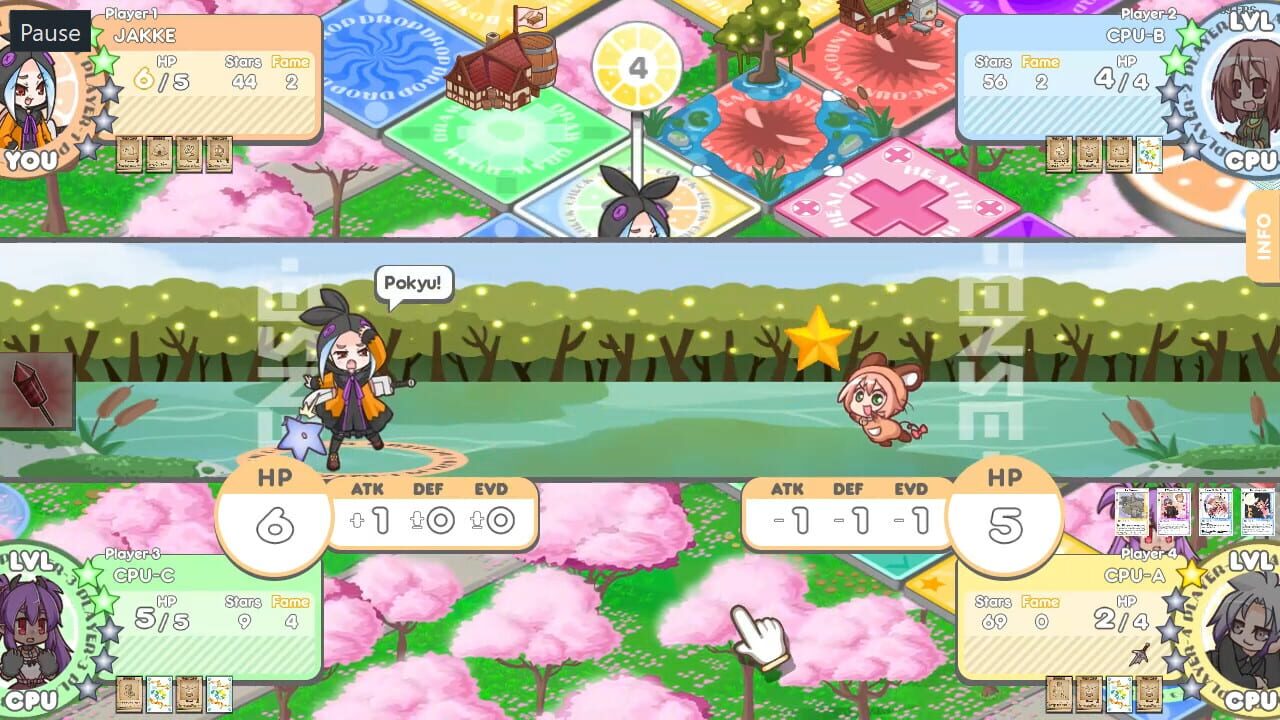Toggle the gold star next to CPU-A's LVL

1190,575
